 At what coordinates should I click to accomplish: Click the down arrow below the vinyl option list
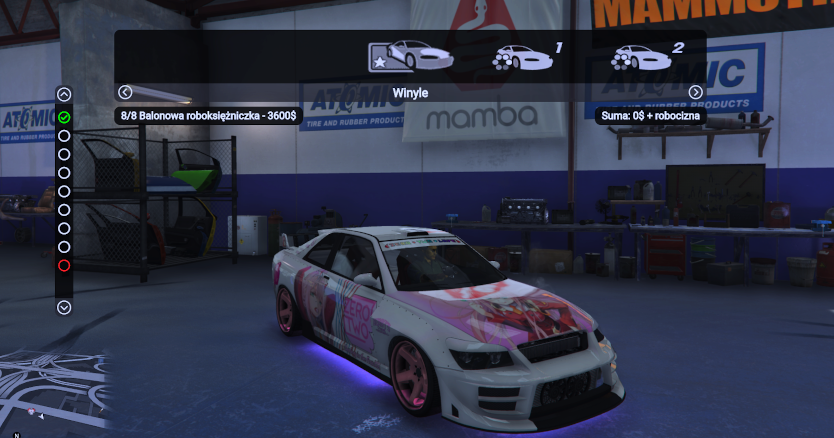[64, 308]
